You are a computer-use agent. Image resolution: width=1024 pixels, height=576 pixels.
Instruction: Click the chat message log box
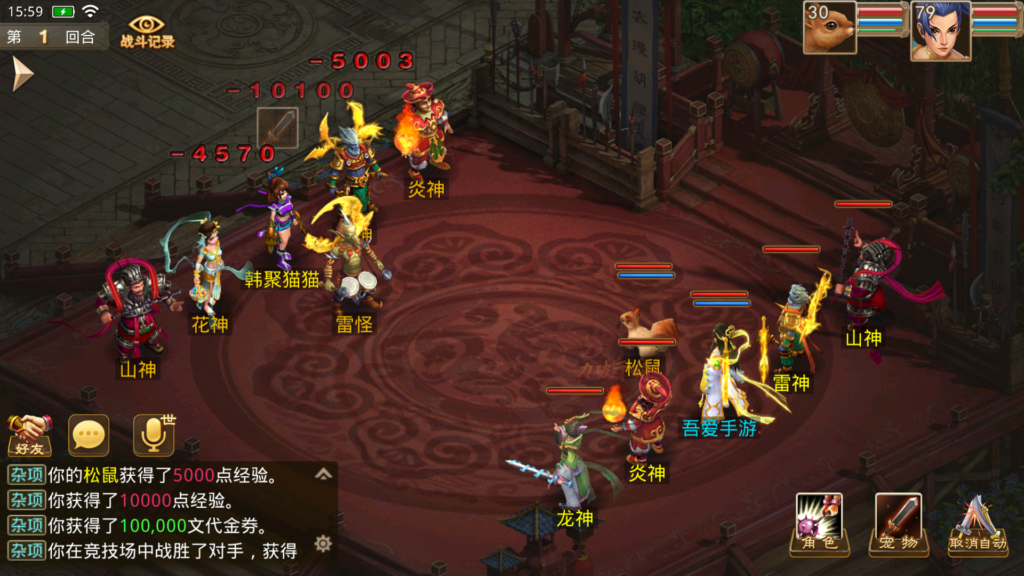pyautogui.click(x=160, y=511)
